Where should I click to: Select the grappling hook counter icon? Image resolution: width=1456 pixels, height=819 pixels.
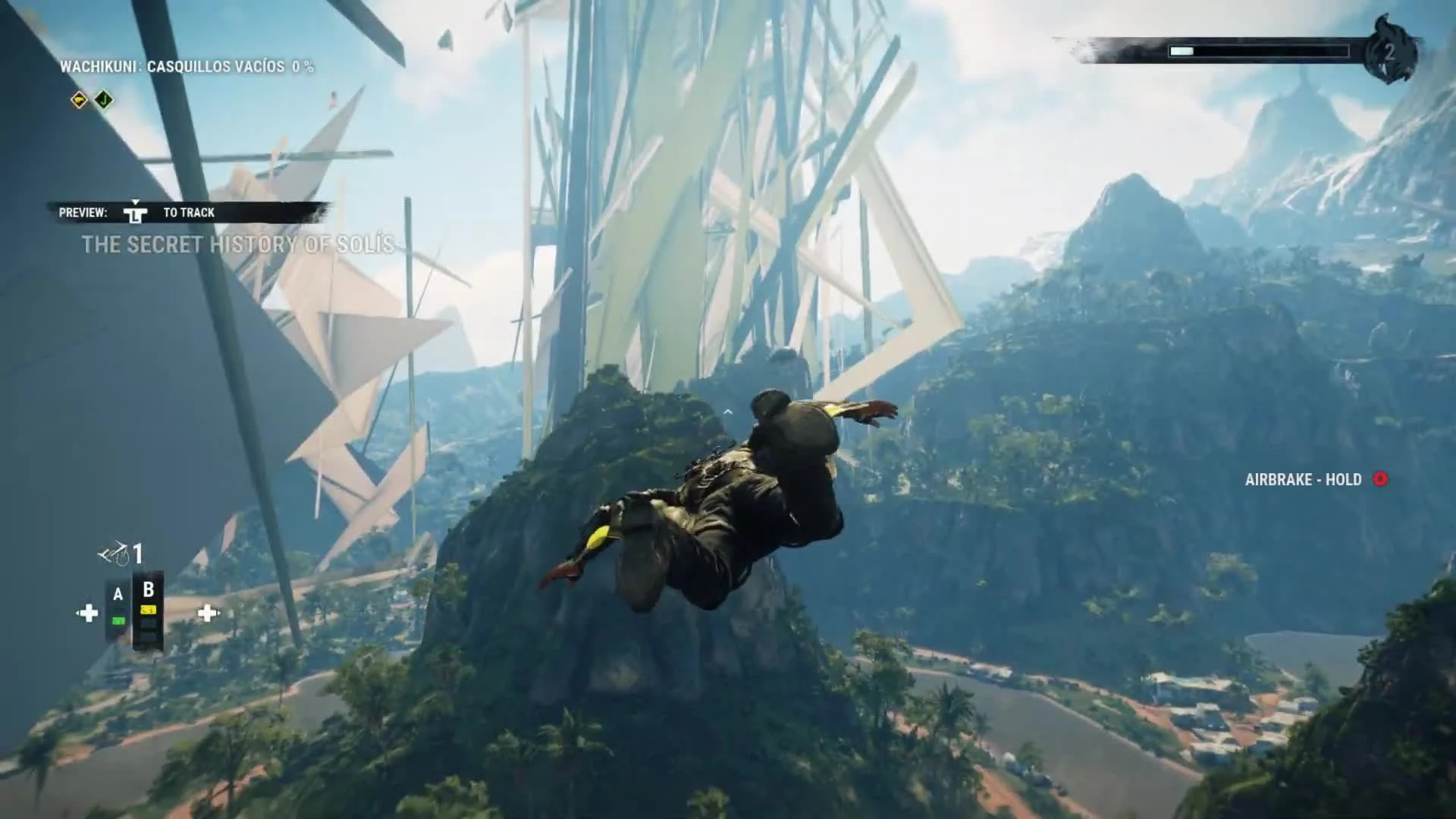pos(114,553)
